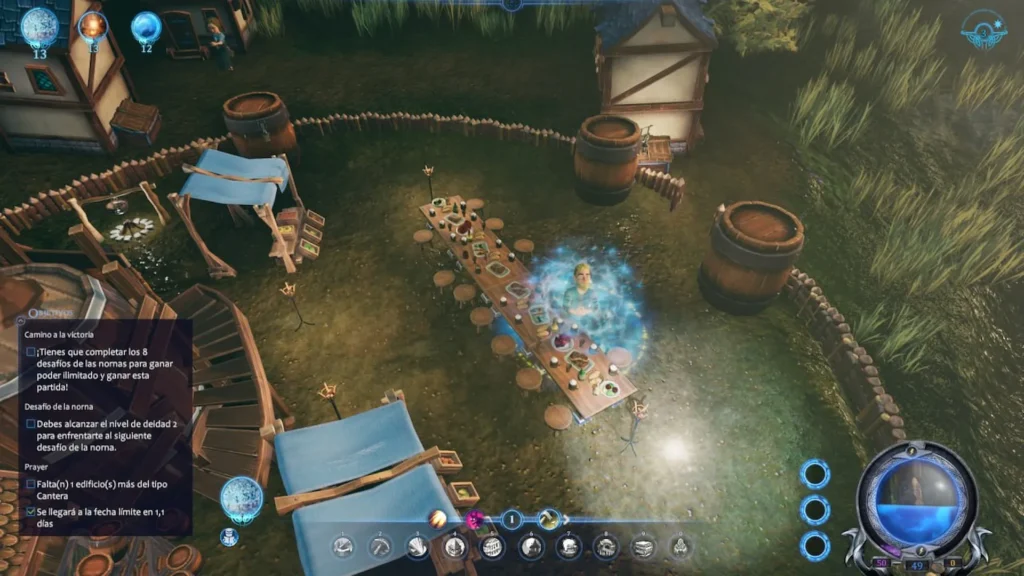Select the blue water orb resource icon
Screen dimensions: 1024x576
(x=146, y=26)
